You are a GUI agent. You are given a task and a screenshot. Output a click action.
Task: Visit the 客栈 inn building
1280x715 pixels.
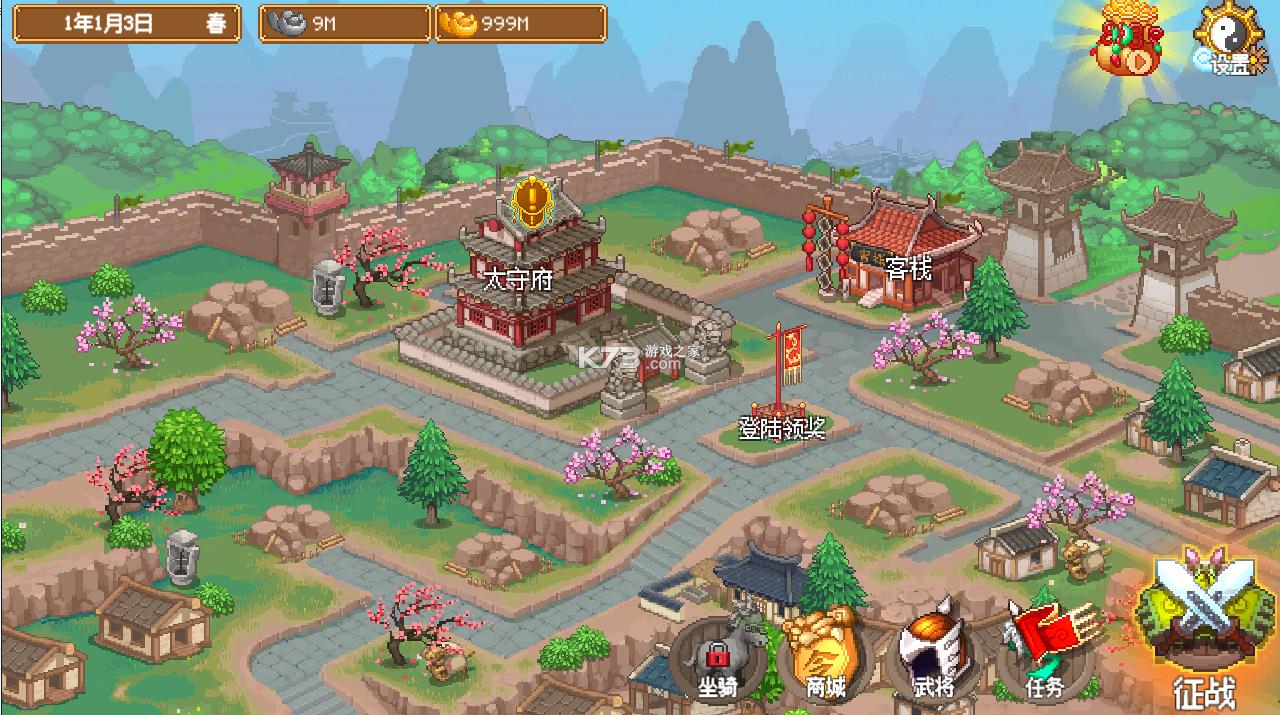click(905, 255)
